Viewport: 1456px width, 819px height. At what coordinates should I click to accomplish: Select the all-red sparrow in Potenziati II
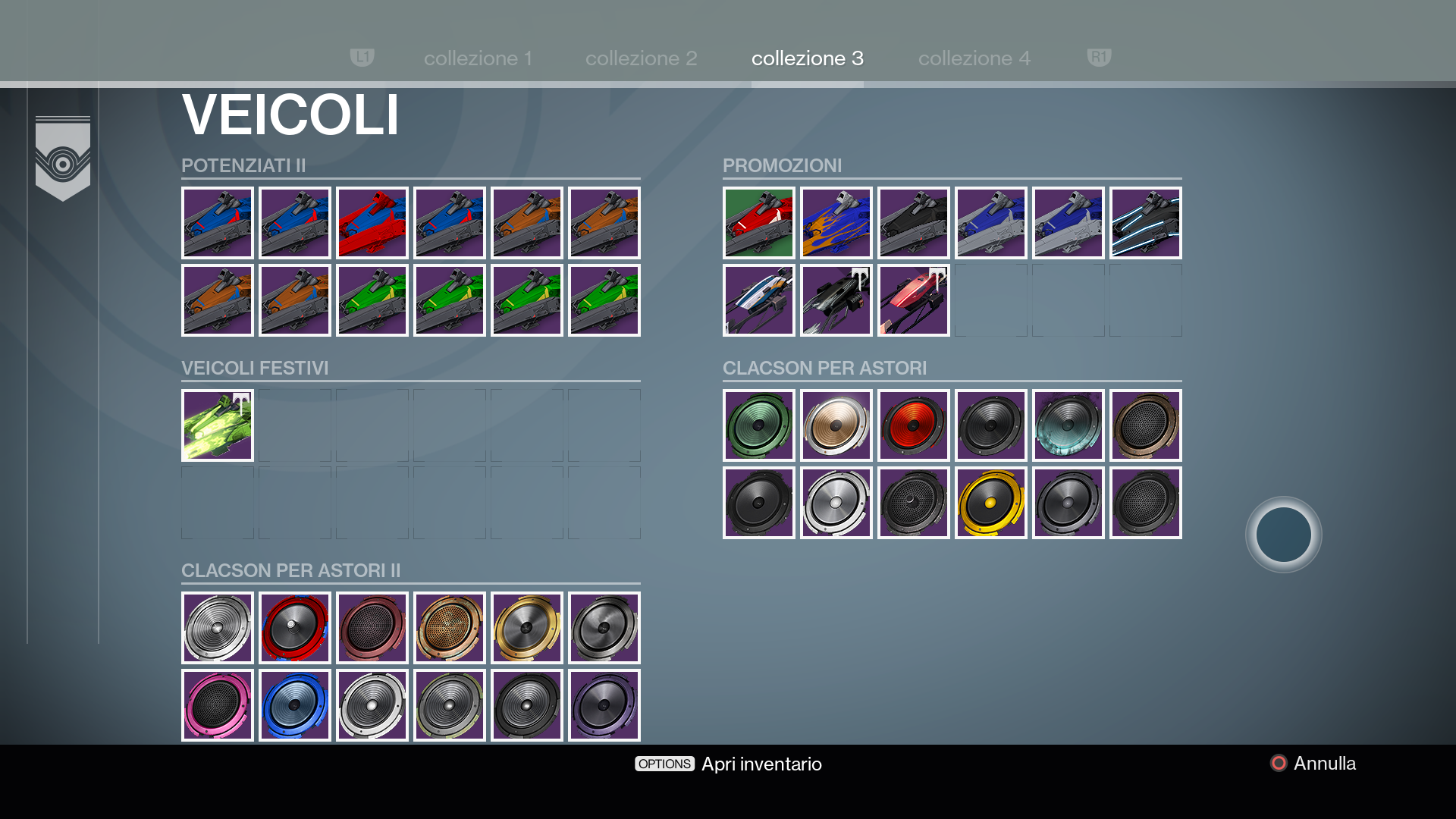point(372,223)
